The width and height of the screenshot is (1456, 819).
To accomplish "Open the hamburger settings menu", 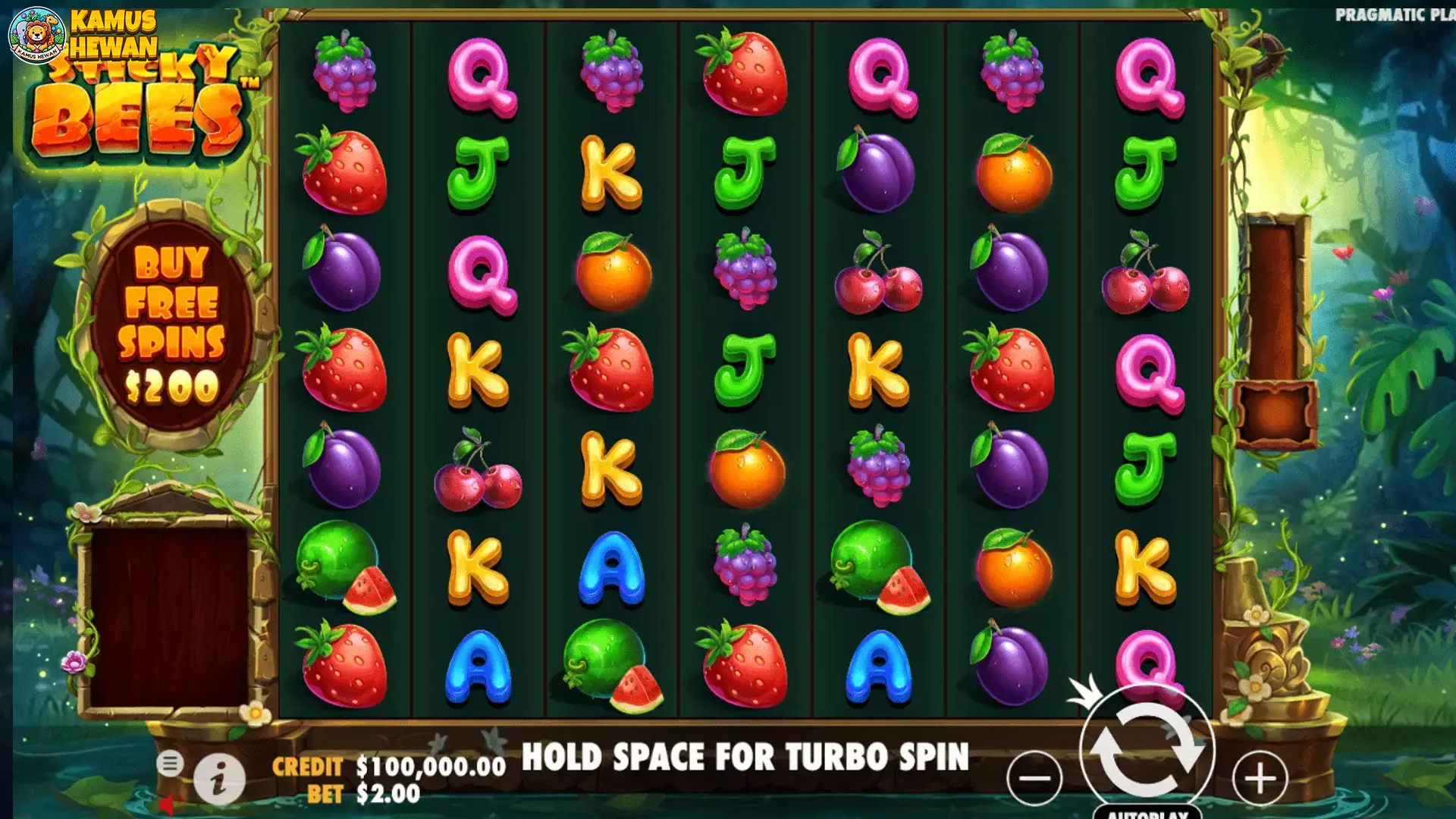I will pos(170,763).
